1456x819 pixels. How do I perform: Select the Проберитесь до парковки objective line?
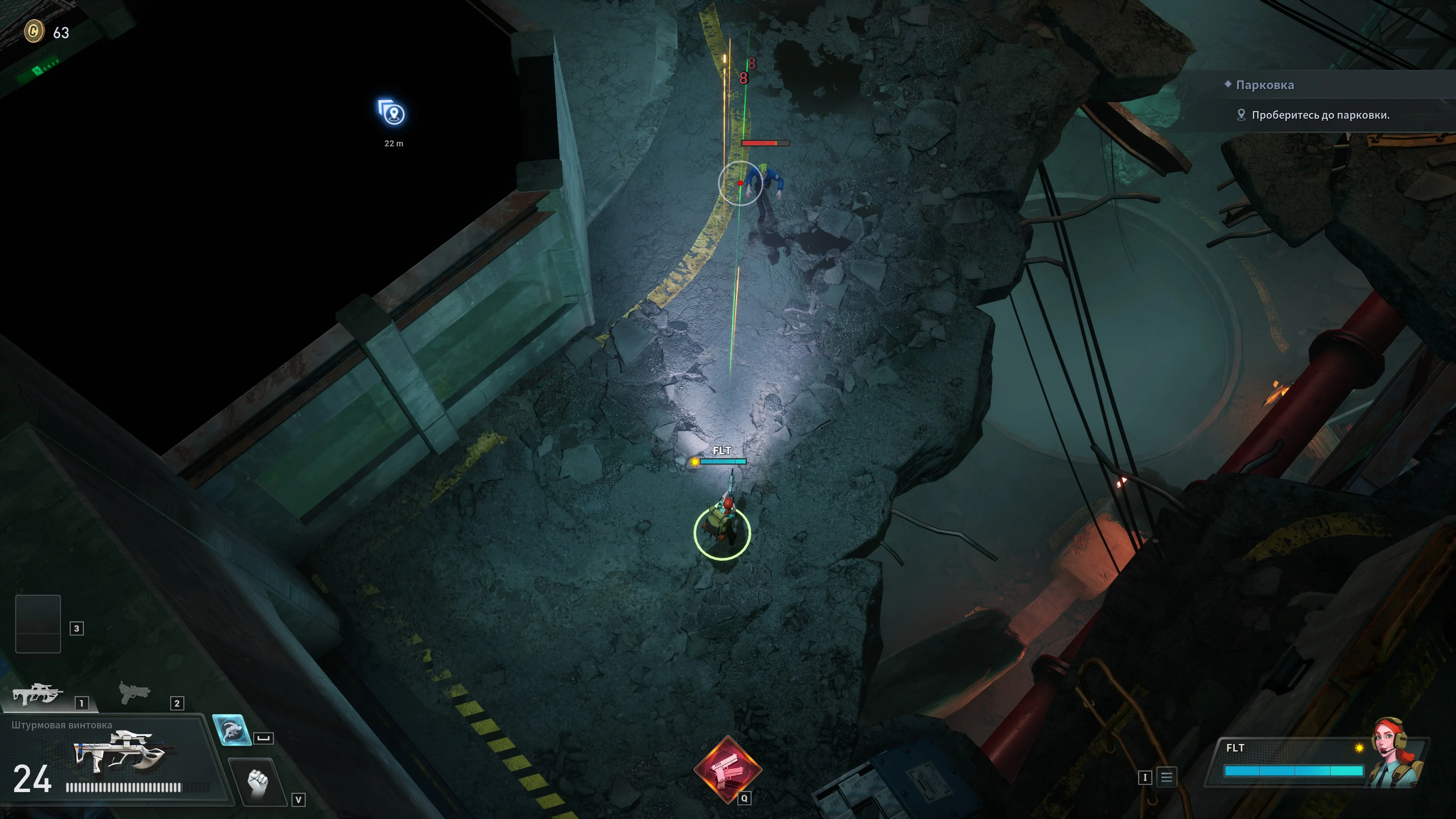1320,115
